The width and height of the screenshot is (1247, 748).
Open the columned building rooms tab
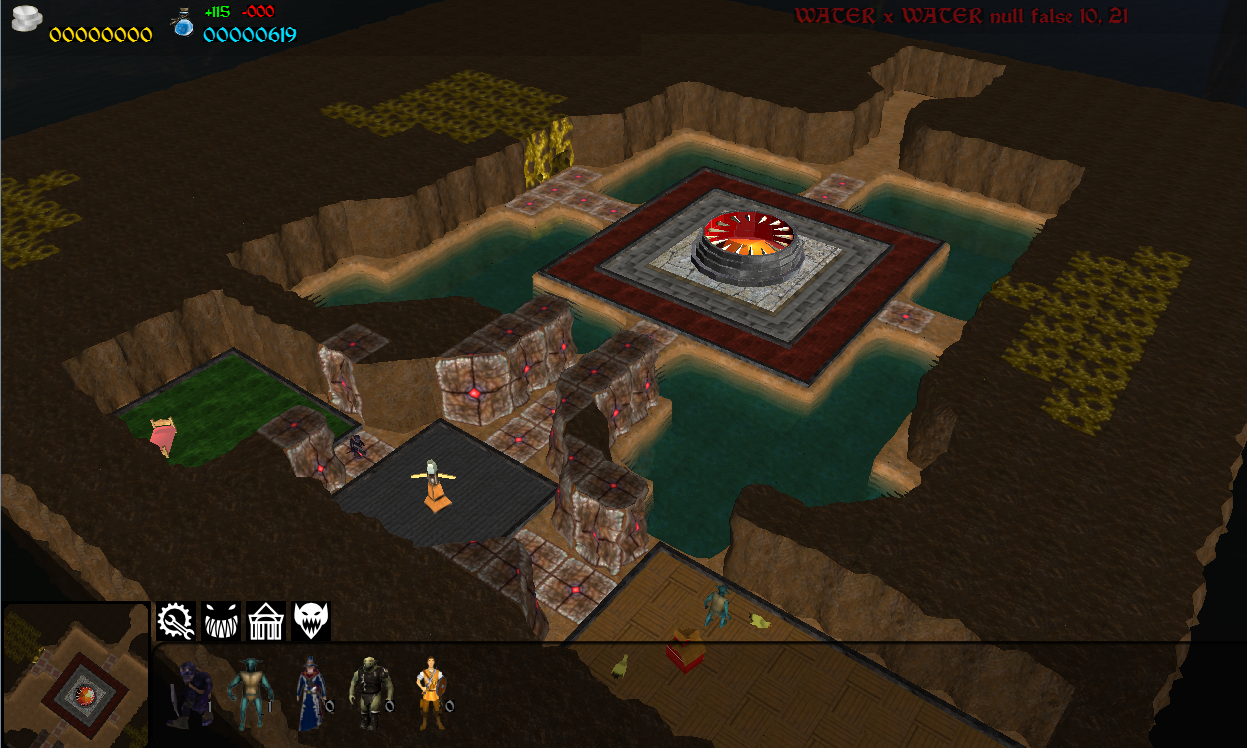[x=266, y=621]
